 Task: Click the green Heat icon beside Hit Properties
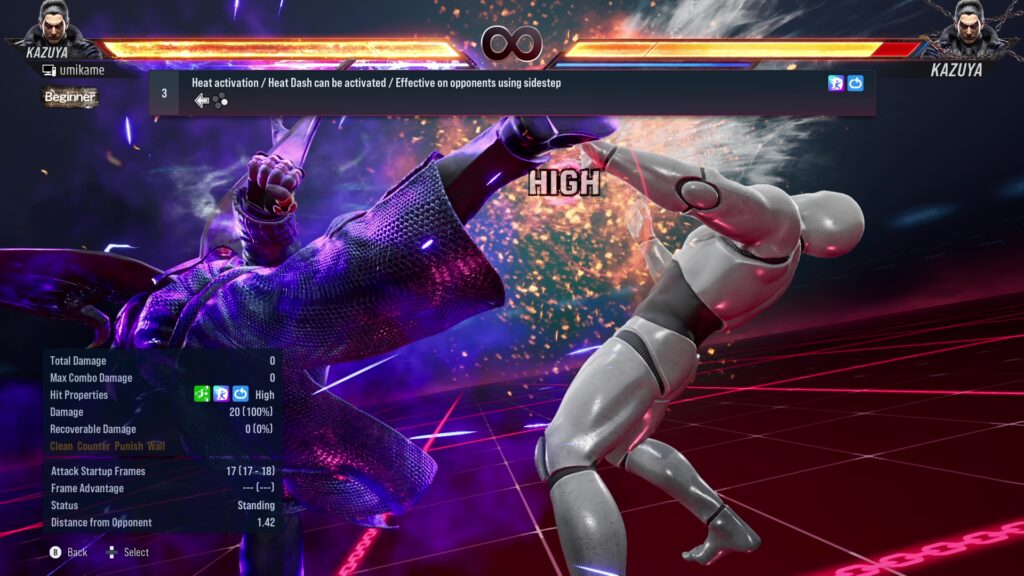[x=202, y=395]
